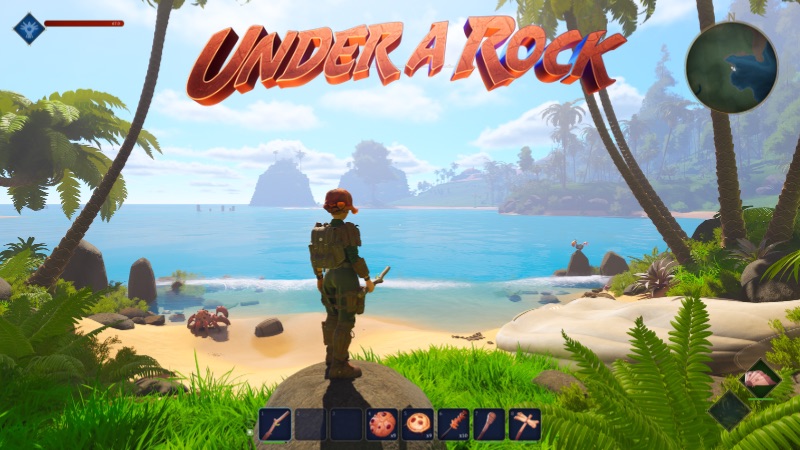Click the blue diamond character emblem

click(x=28, y=27)
